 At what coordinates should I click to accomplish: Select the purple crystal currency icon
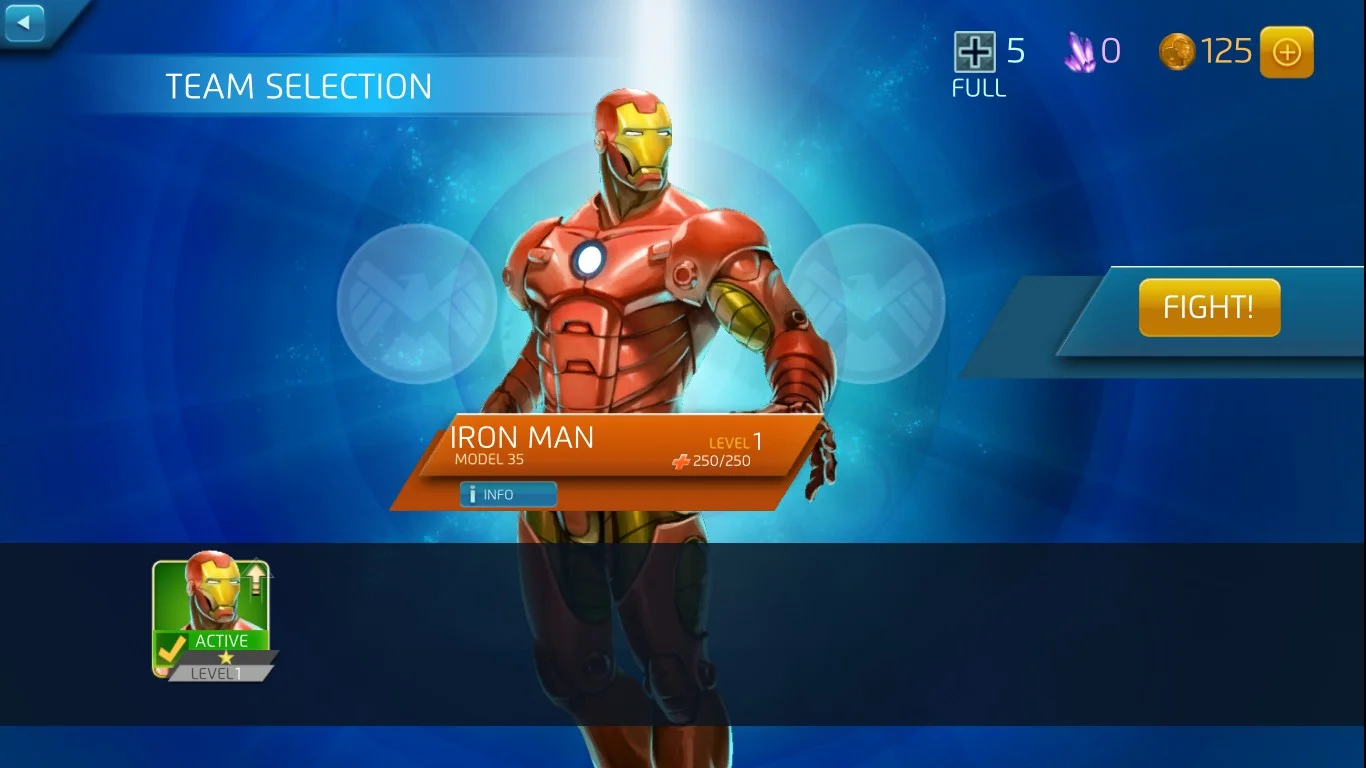point(1083,48)
